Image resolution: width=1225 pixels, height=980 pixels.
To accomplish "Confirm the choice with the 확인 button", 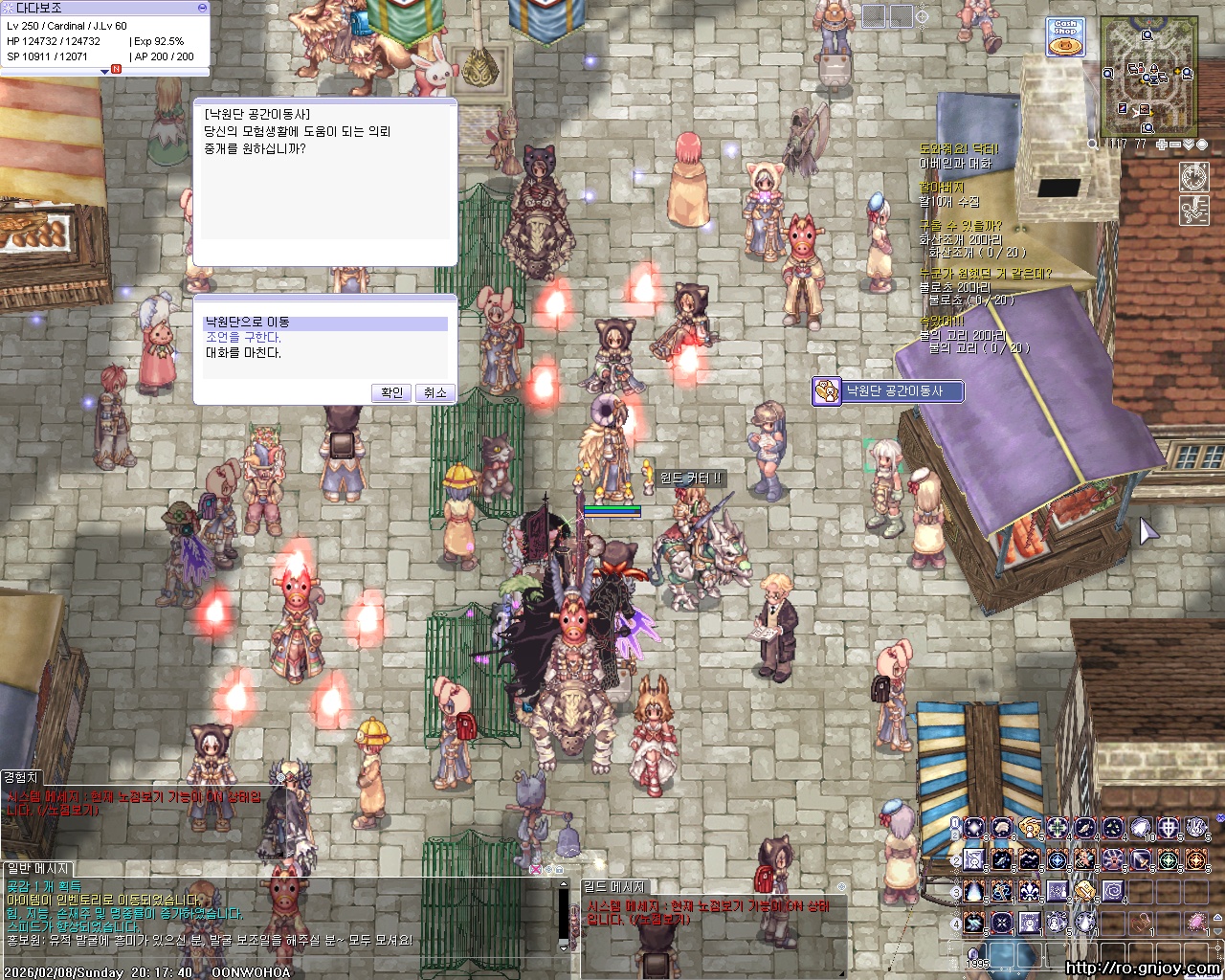I will point(391,392).
